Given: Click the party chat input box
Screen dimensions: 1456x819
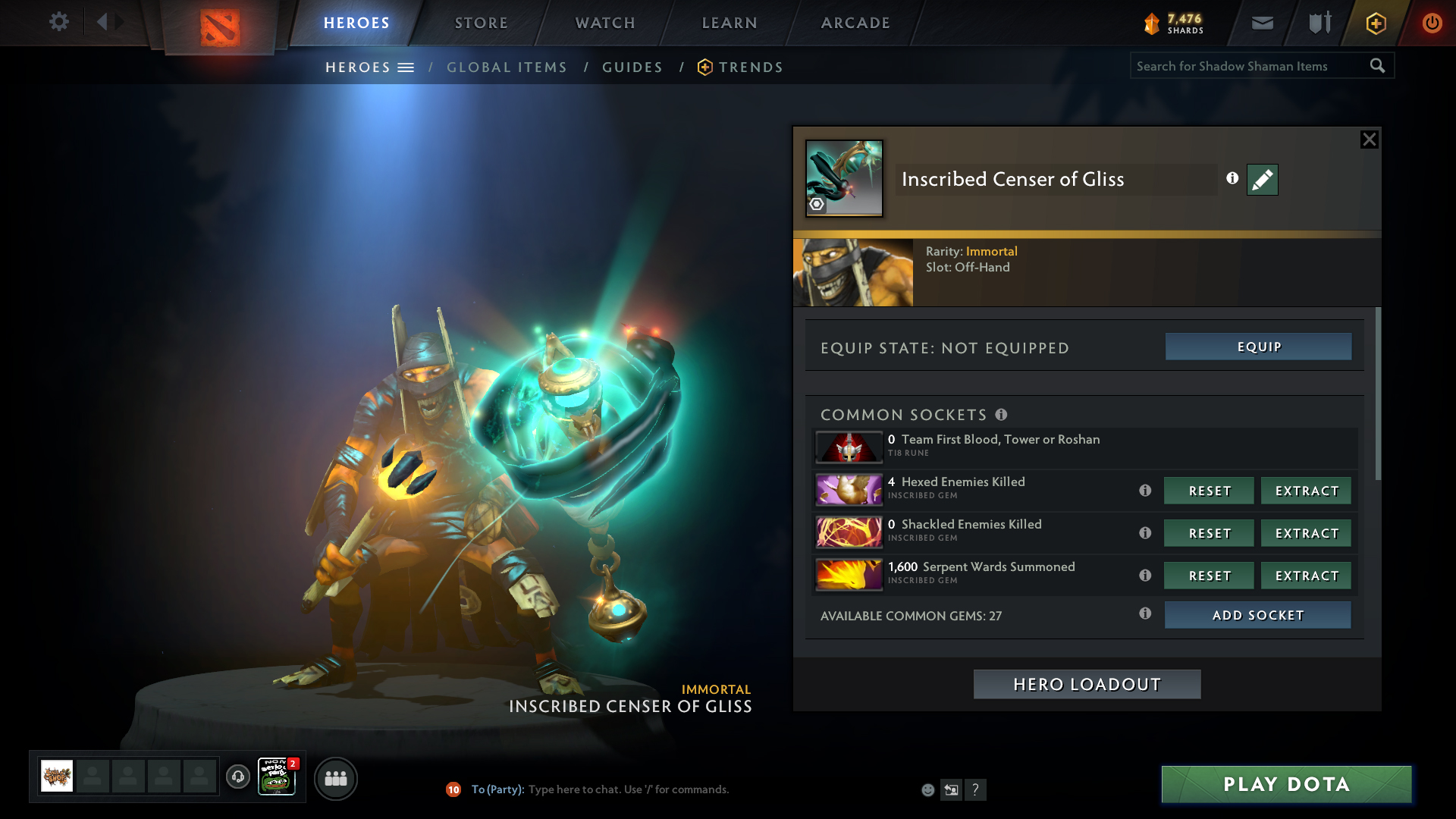Looking at the screenshot, I should (x=628, y=789).
